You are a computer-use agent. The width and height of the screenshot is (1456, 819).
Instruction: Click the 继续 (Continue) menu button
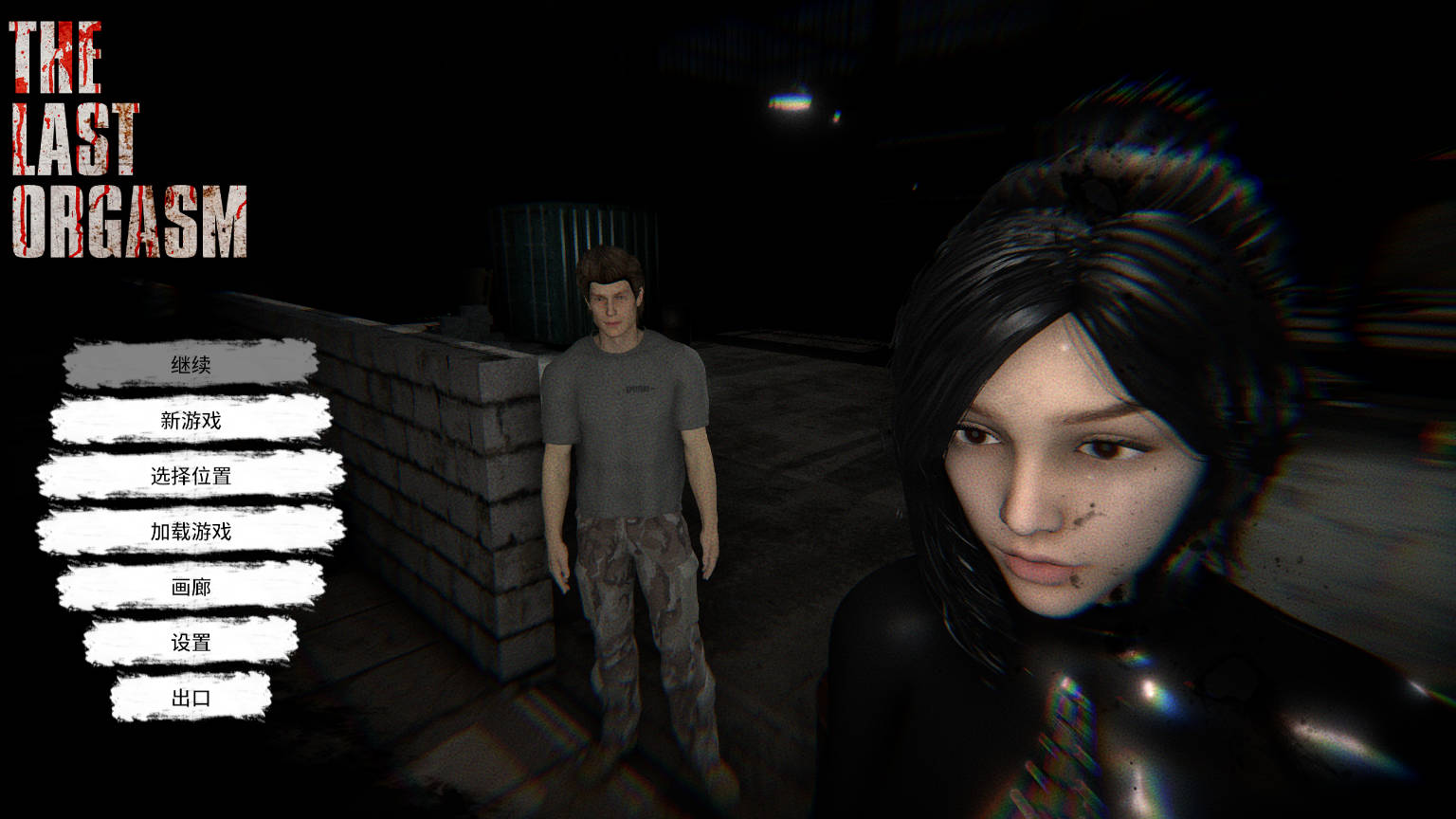(191, 365)
